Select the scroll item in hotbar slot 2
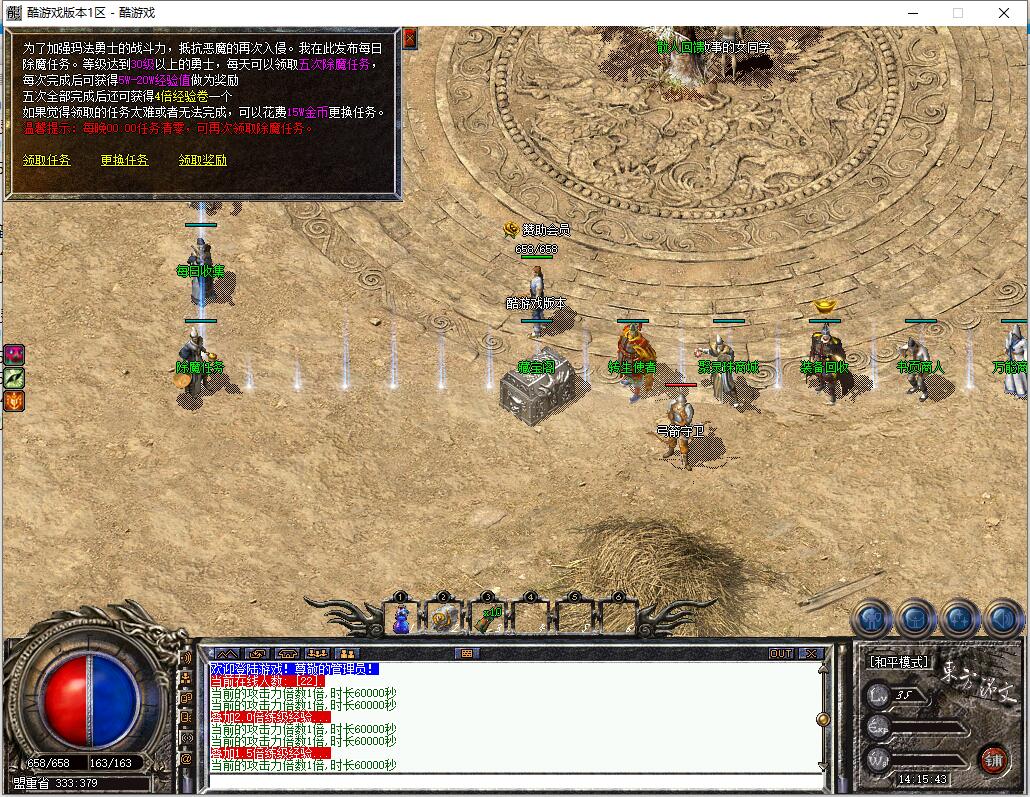 coord(444,619)
